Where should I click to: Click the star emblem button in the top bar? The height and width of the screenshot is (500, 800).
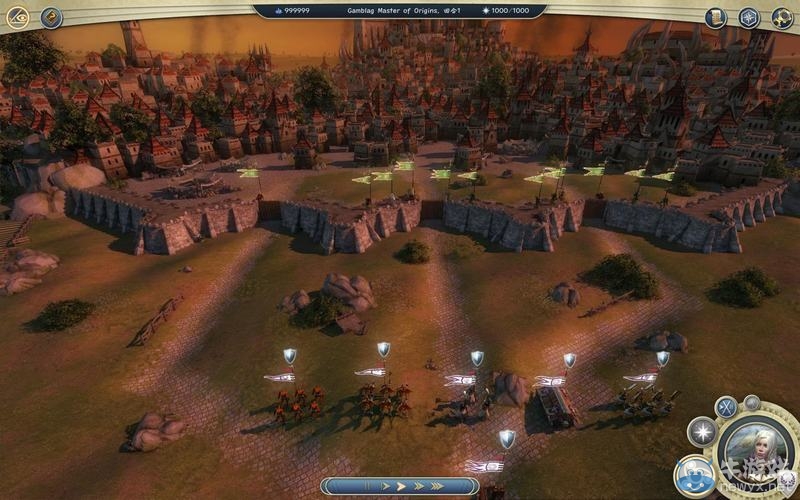pyautogui.click(x=749, y=17)
